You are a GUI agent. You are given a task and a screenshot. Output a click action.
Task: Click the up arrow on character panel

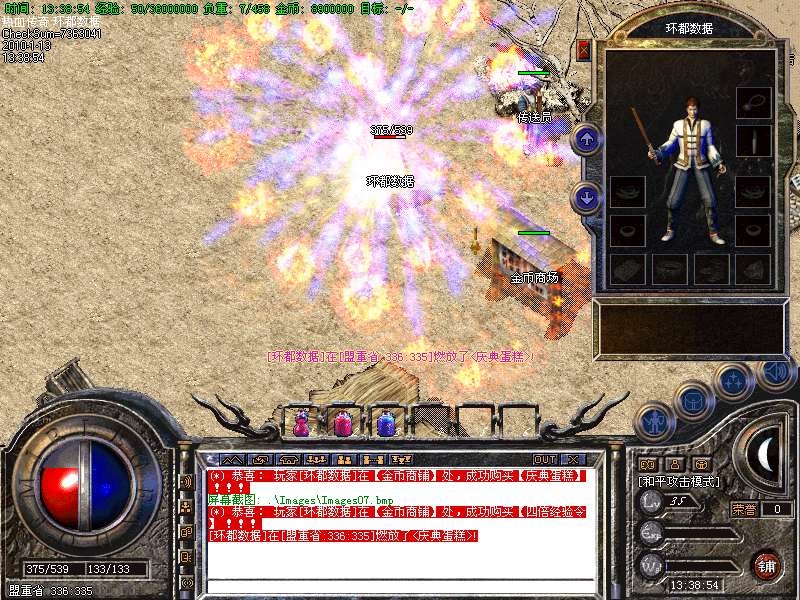pos(587,140)
